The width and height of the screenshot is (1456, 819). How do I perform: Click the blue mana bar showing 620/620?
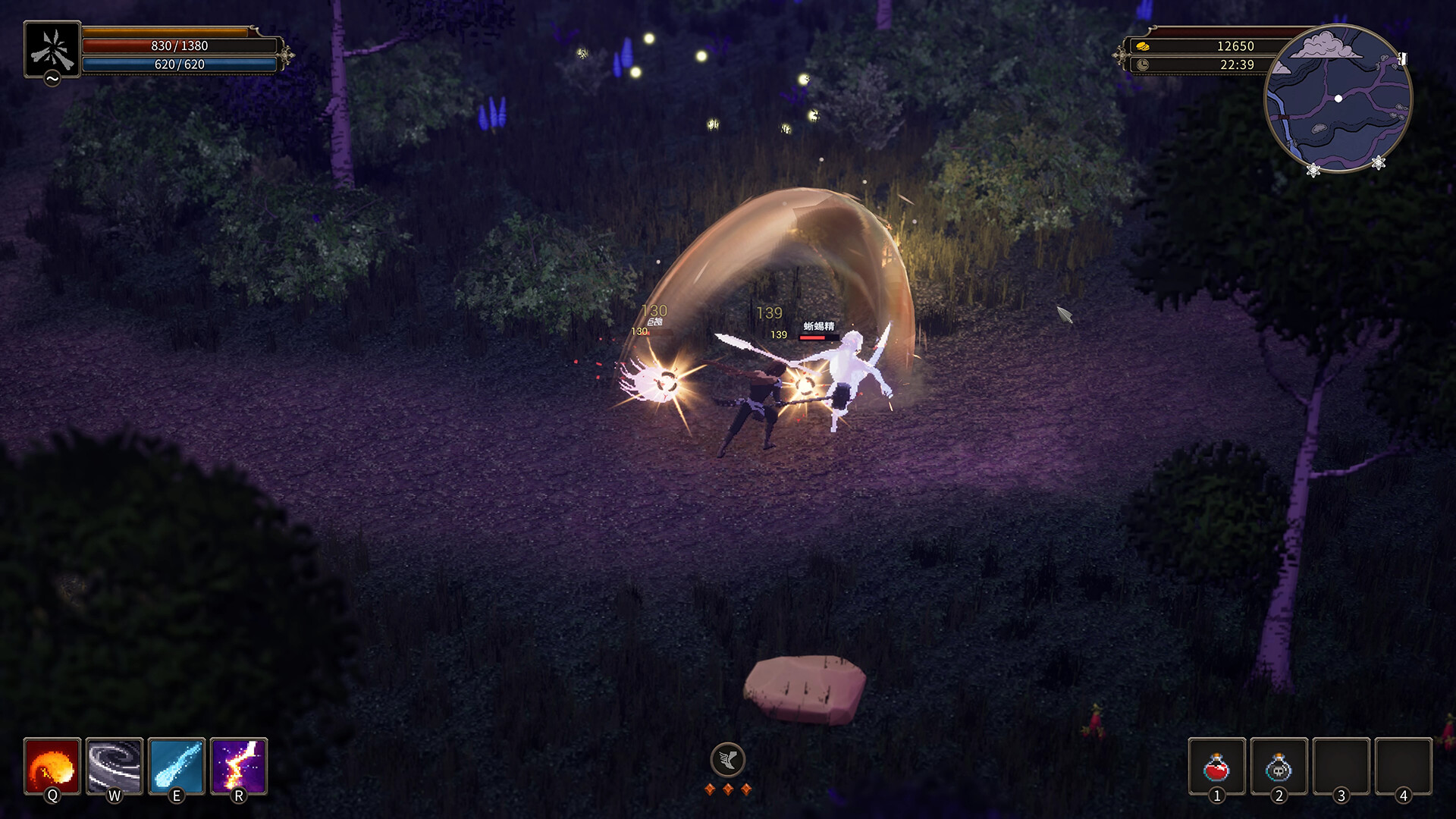coord(181,66)
